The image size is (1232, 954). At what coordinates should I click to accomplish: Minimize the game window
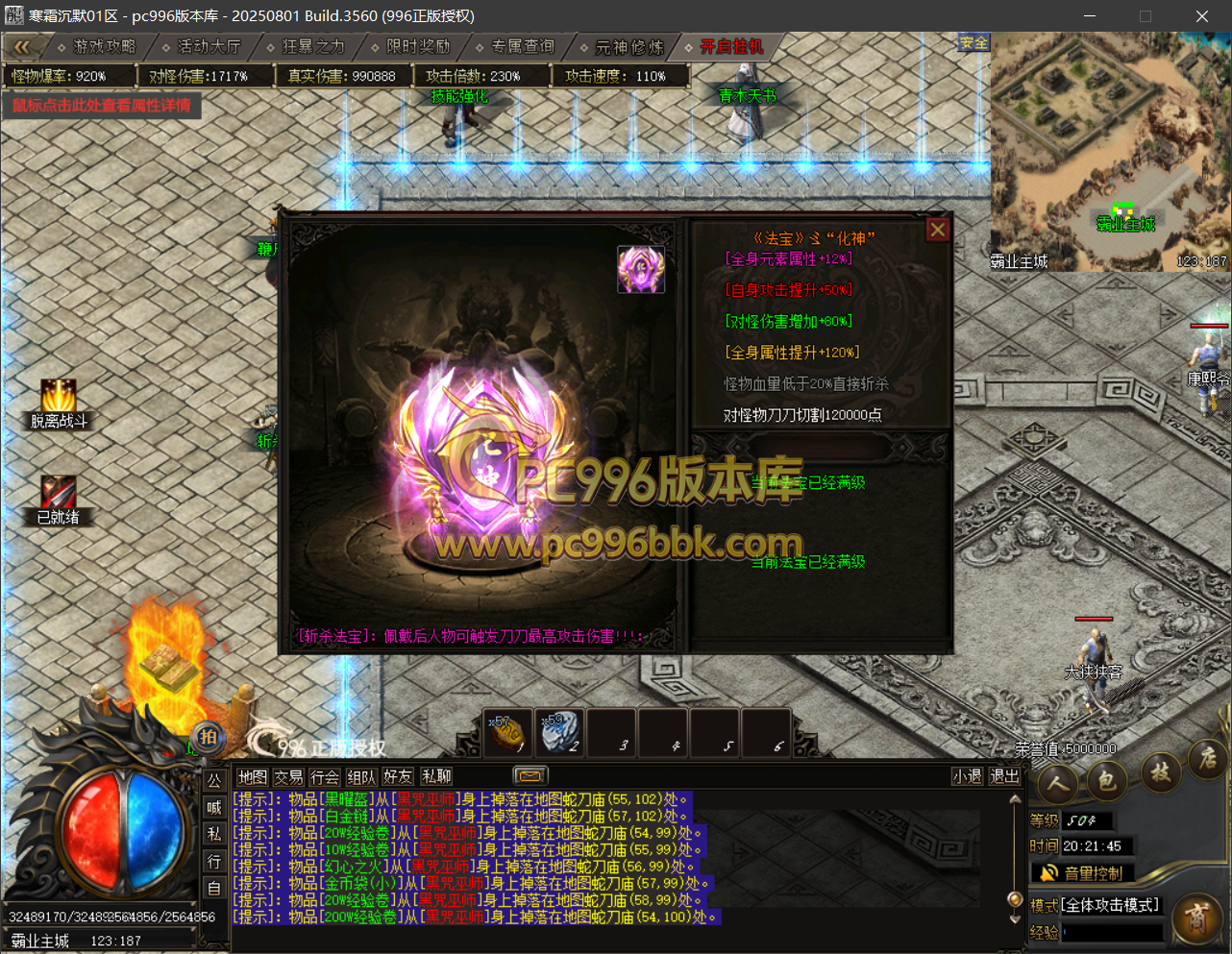pyautogui.click(x=1090, y=16)
